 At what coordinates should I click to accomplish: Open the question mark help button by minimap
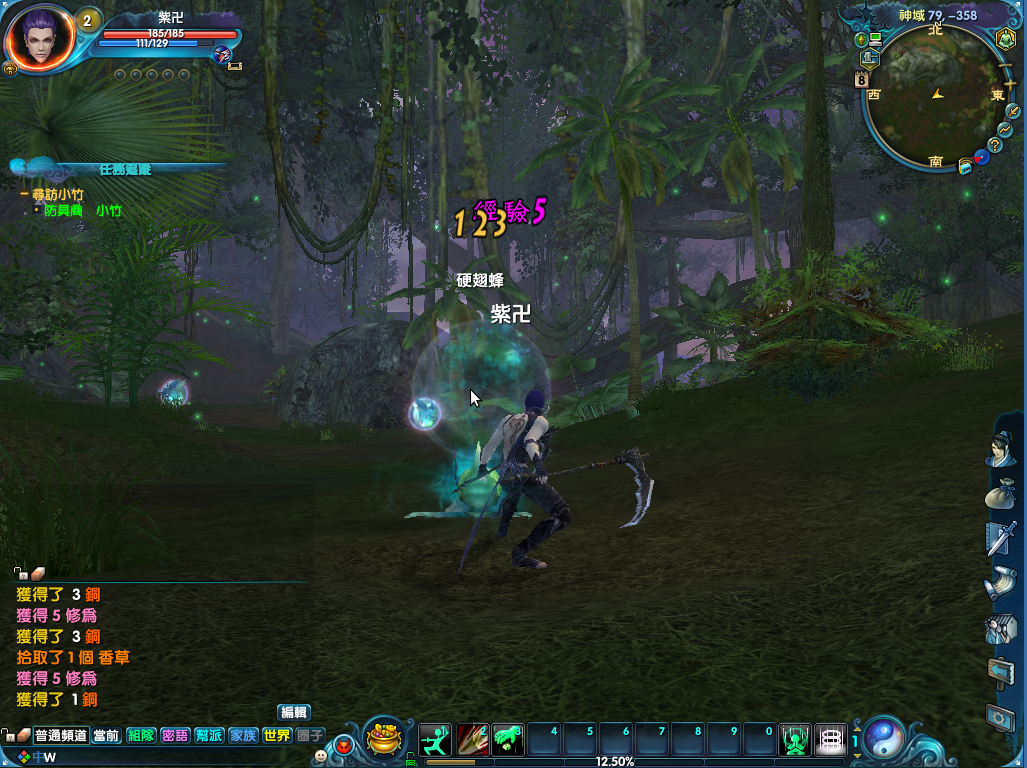coord(994,145)
